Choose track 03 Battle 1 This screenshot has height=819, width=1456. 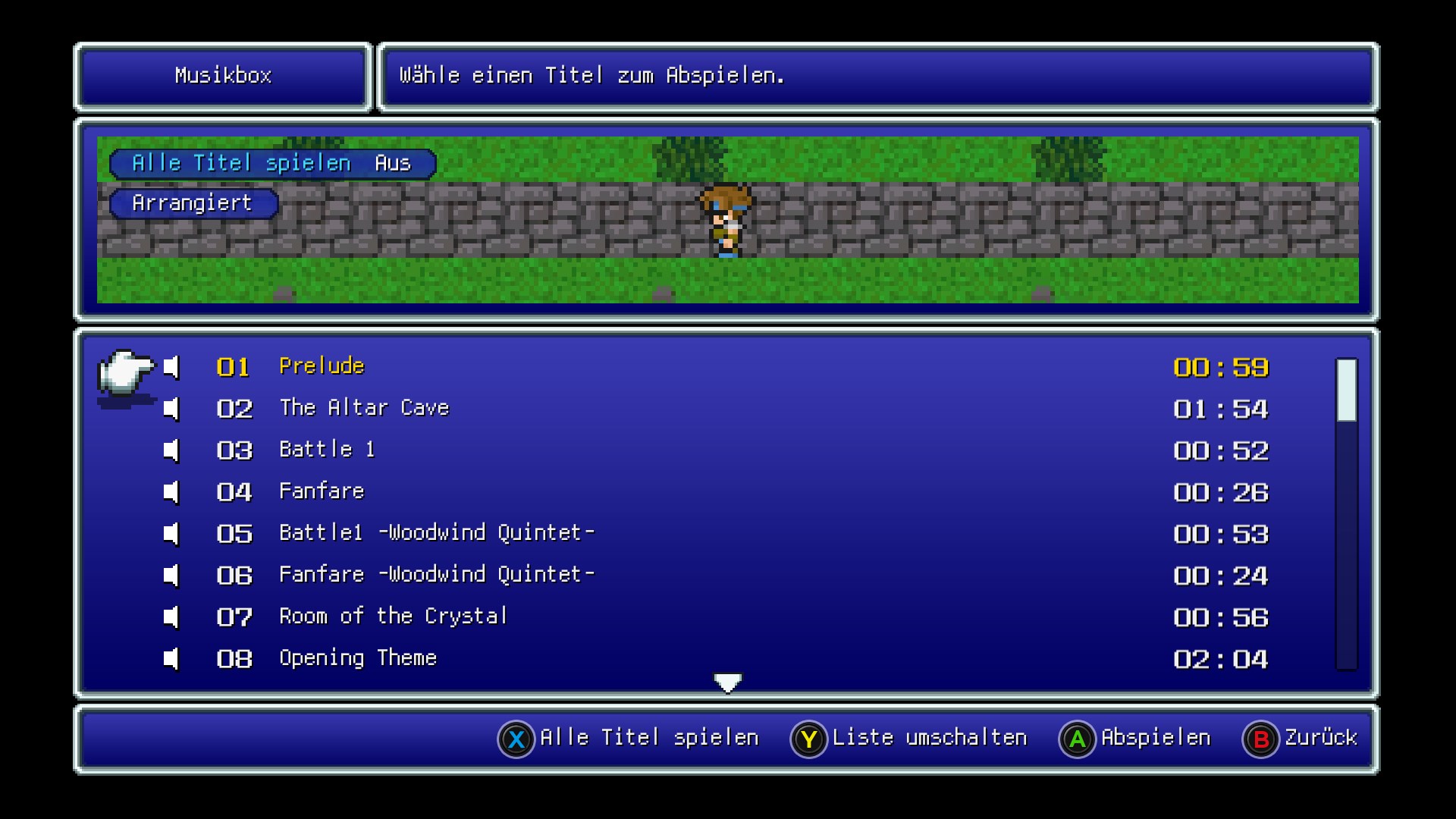327,450
